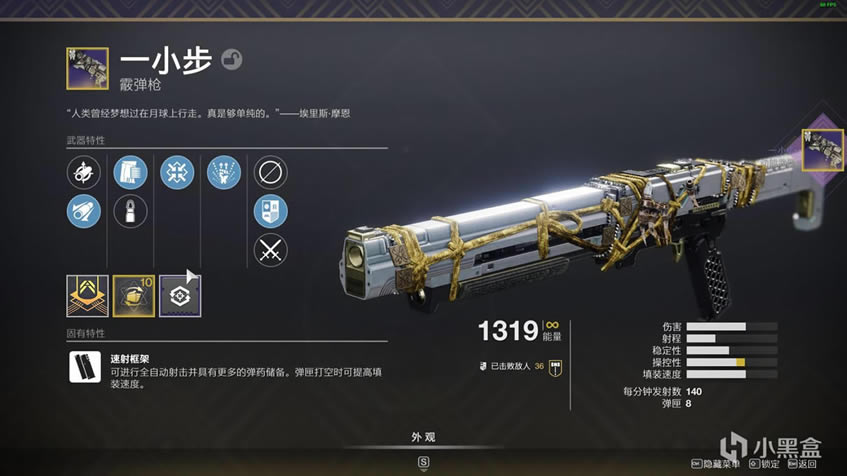Select the blue magazine perk icon
Screen dimensions: 847x476
click(130, 173)
